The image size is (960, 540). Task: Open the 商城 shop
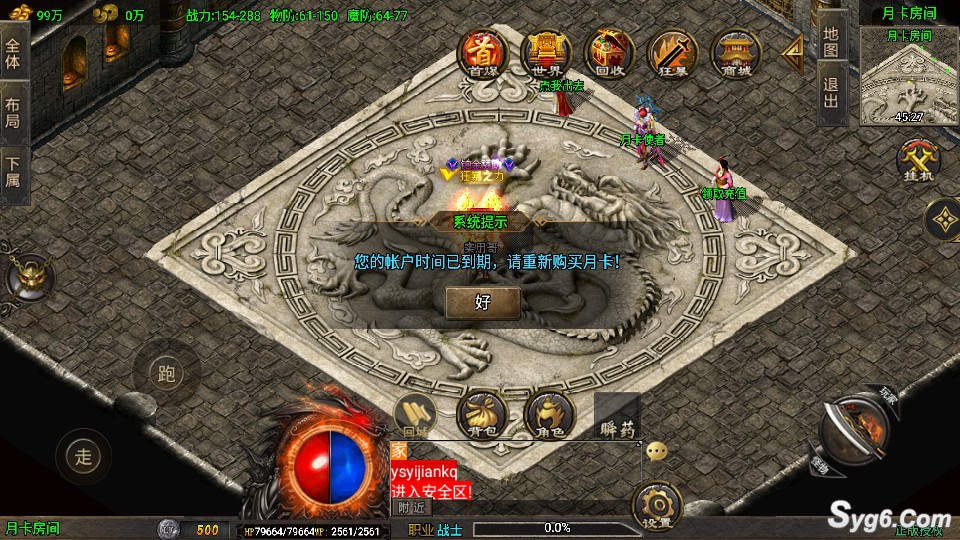pos(735,53)
